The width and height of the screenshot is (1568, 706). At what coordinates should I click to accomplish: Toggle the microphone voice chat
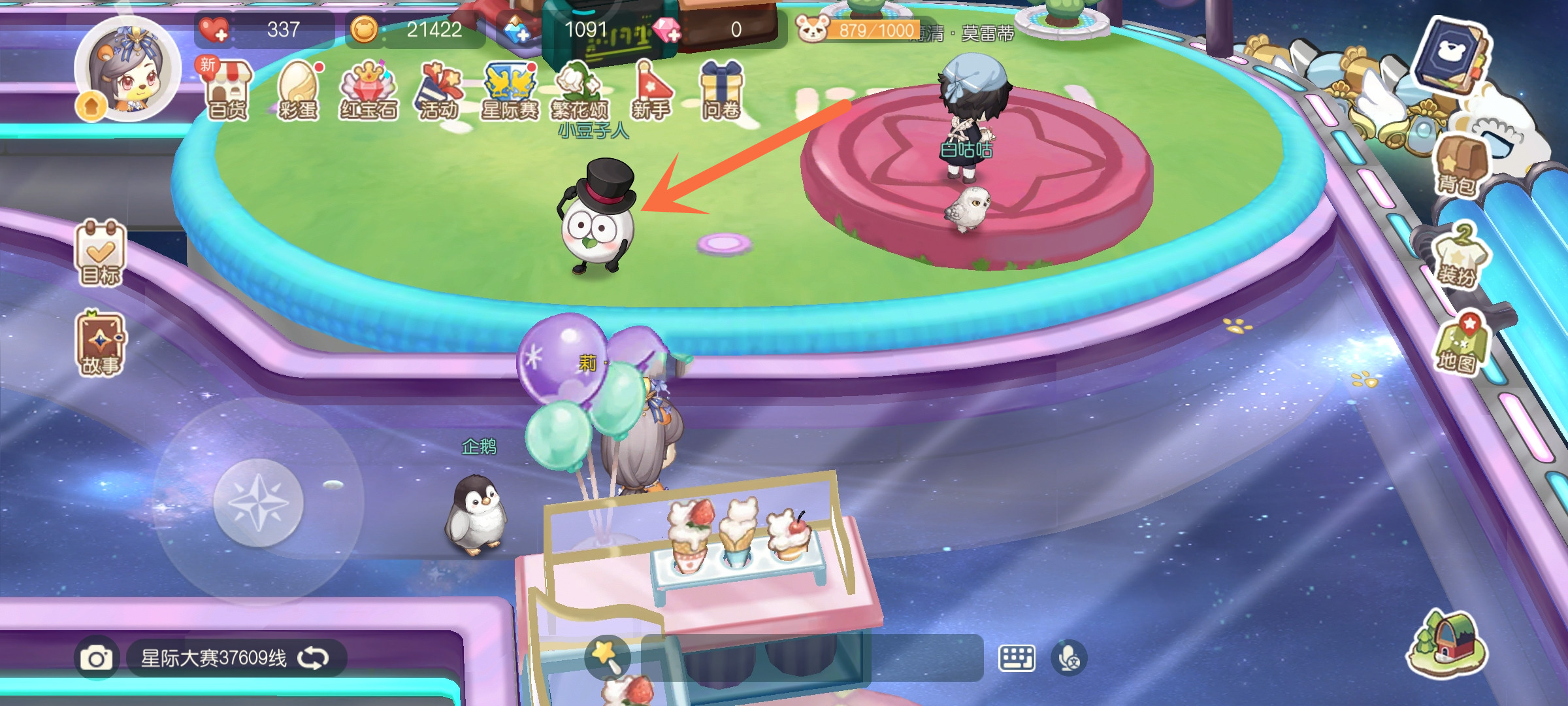tap(1069, 658)
